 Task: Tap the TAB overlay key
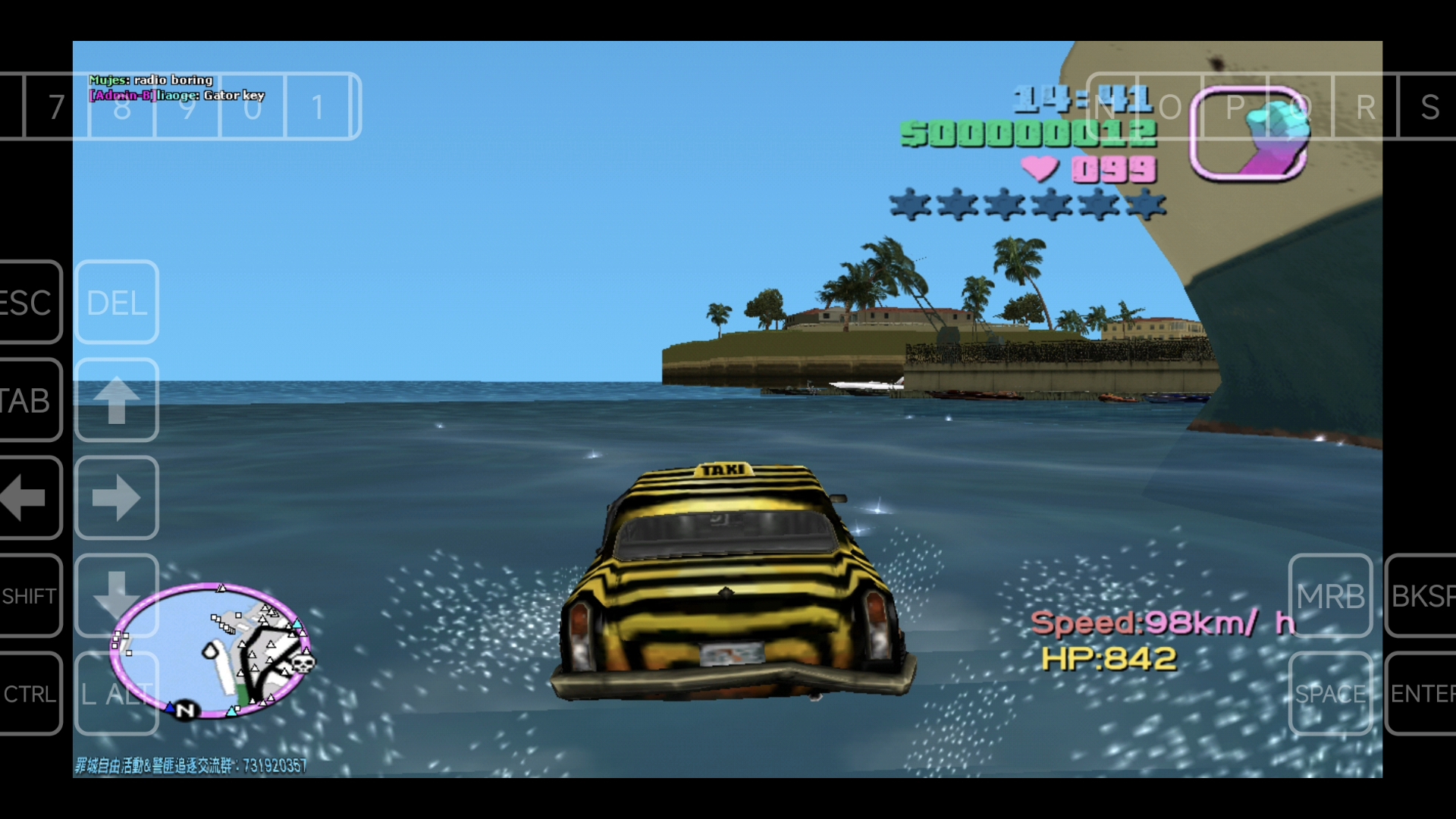29,400
